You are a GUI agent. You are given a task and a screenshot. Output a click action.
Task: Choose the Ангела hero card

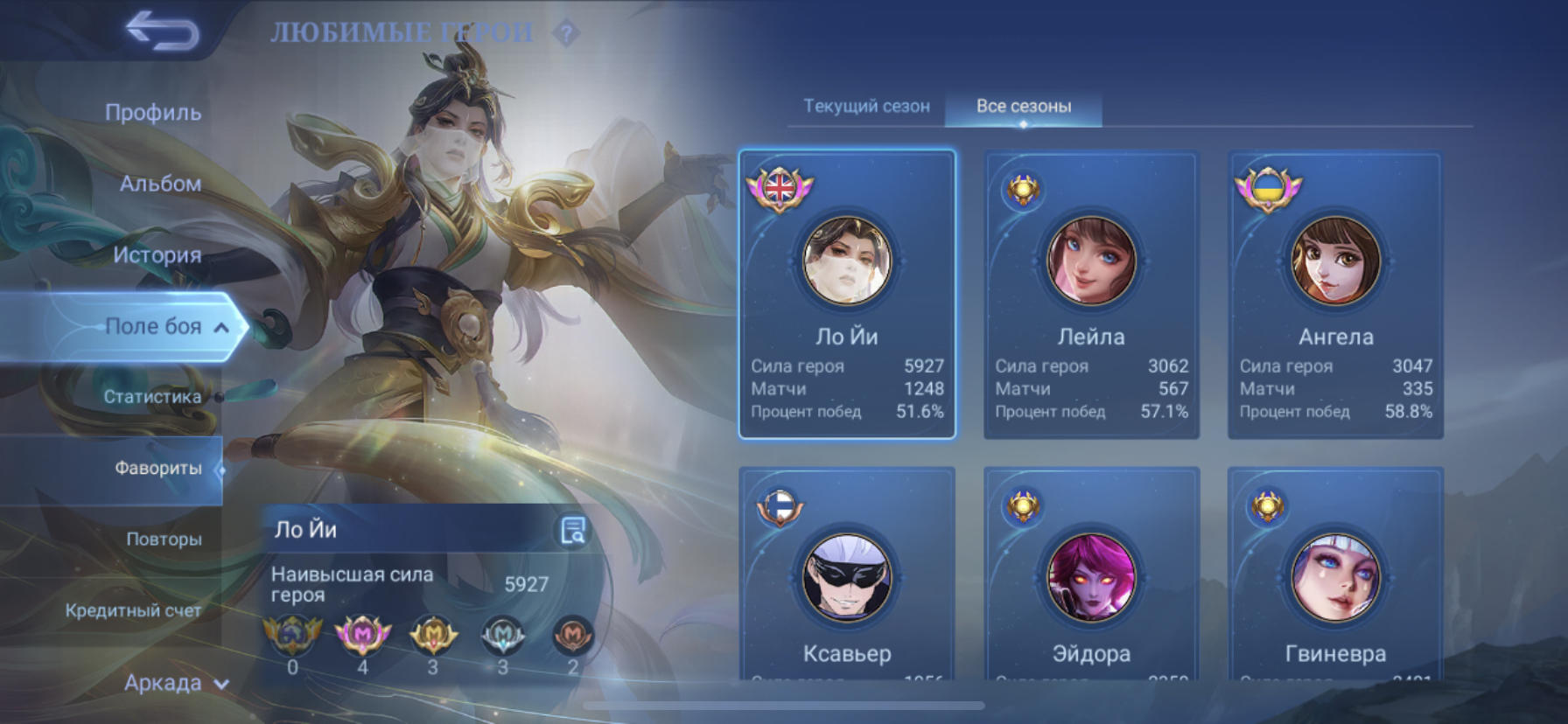(x=1335, y=295)
